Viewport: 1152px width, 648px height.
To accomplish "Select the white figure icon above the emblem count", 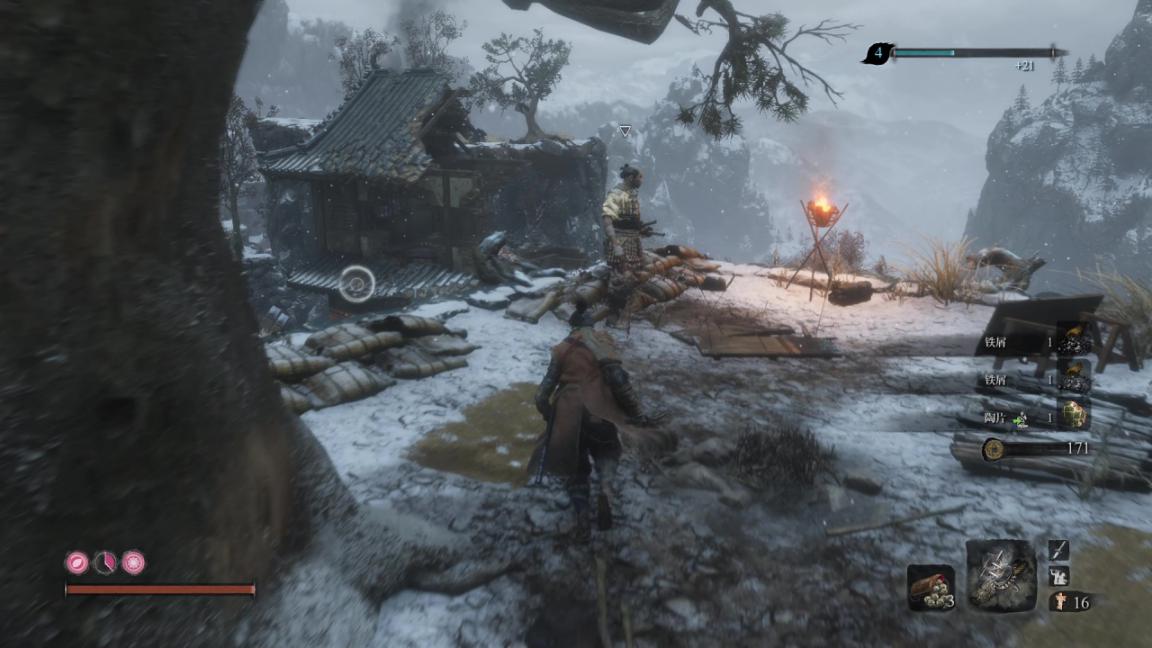I will click(1059, 576).
